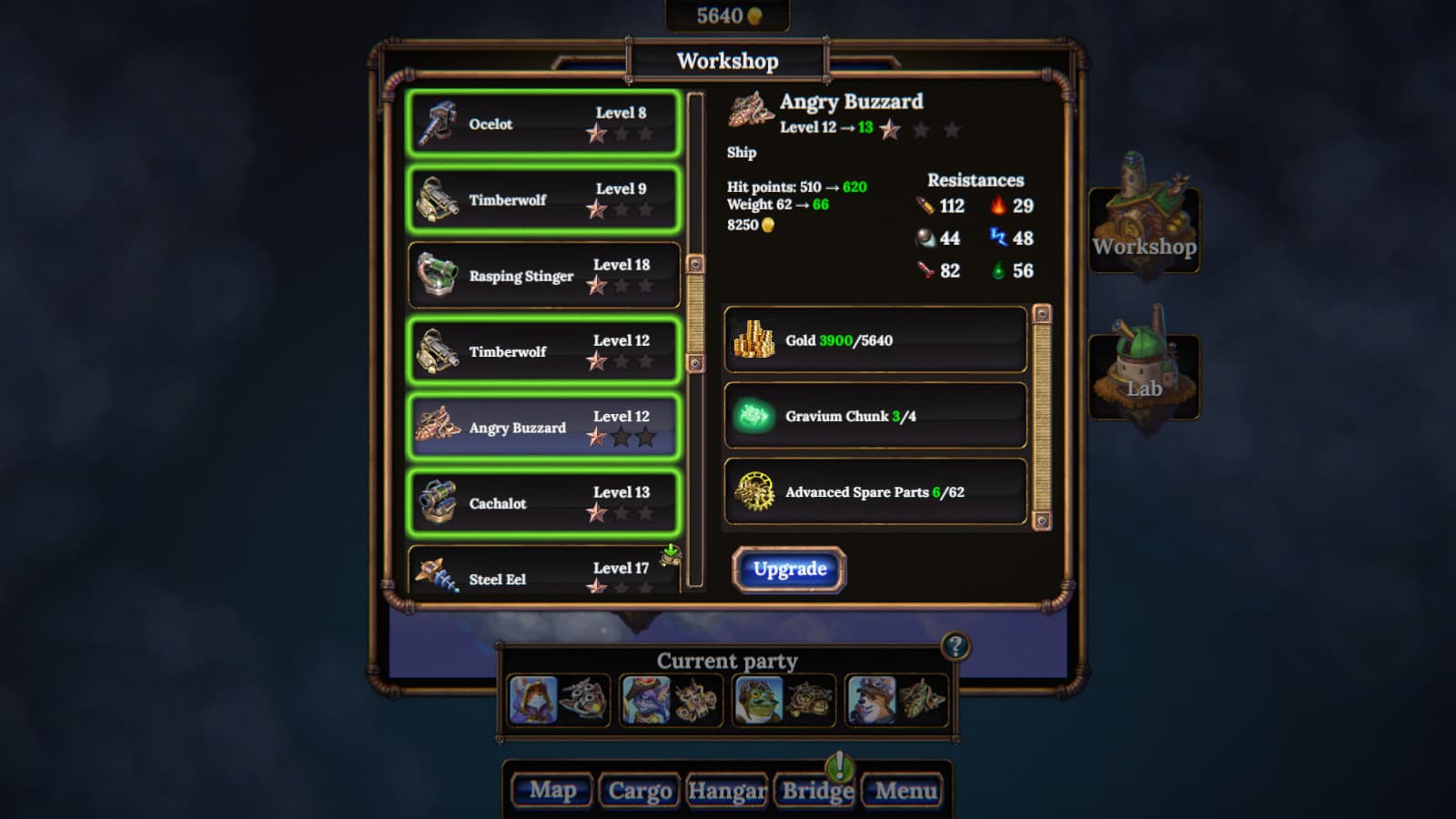Click the help question mark near Current party

(x=955, y=648)
